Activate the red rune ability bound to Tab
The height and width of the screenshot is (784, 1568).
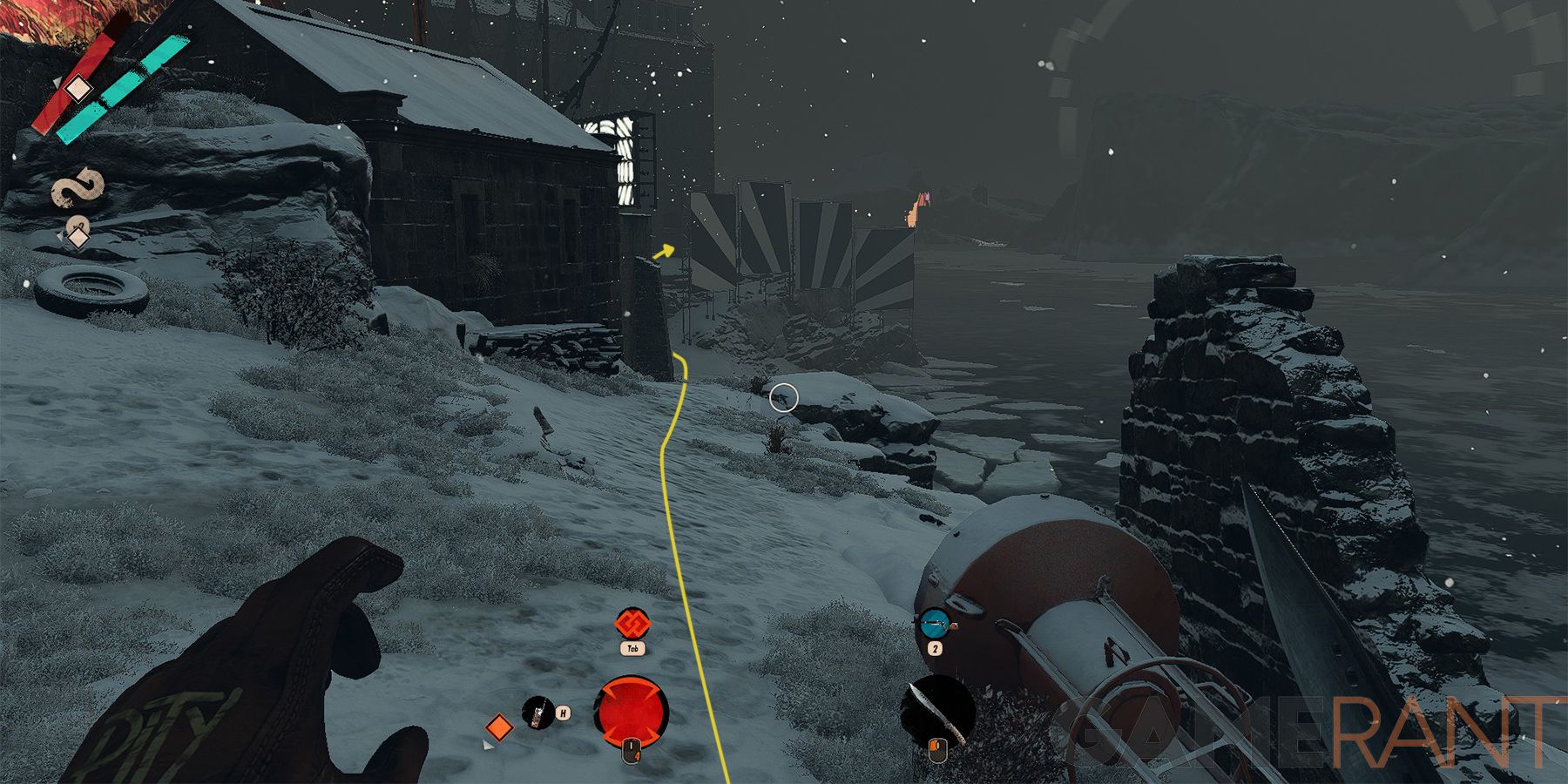tap(633, 622)
